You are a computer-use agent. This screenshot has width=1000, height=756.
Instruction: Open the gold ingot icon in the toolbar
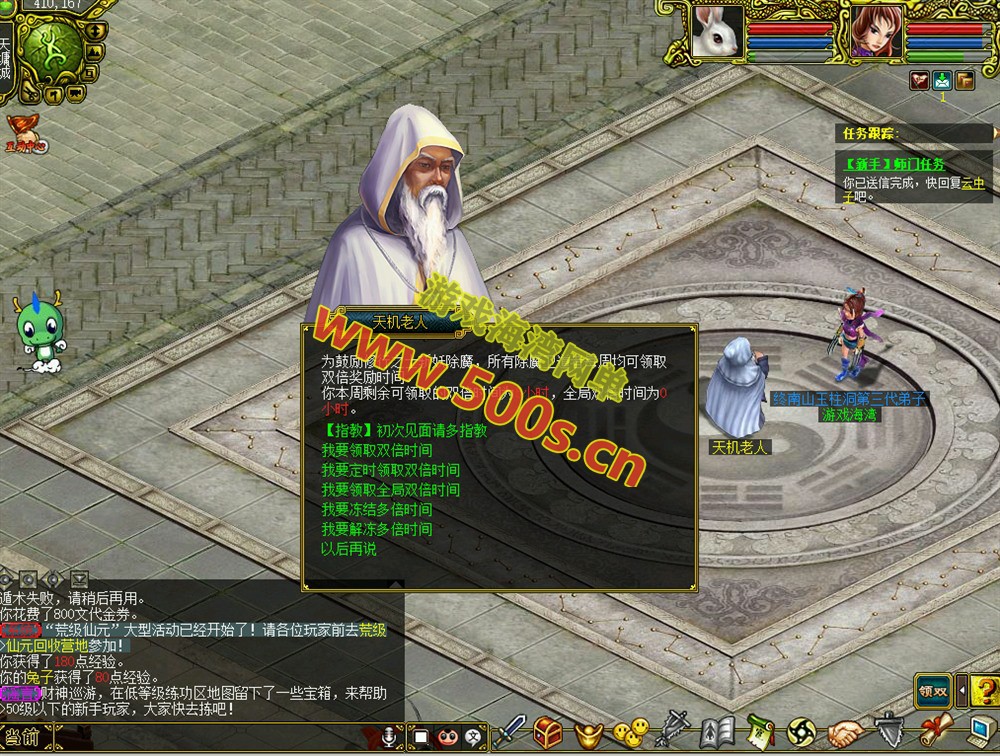pos(589,733)
